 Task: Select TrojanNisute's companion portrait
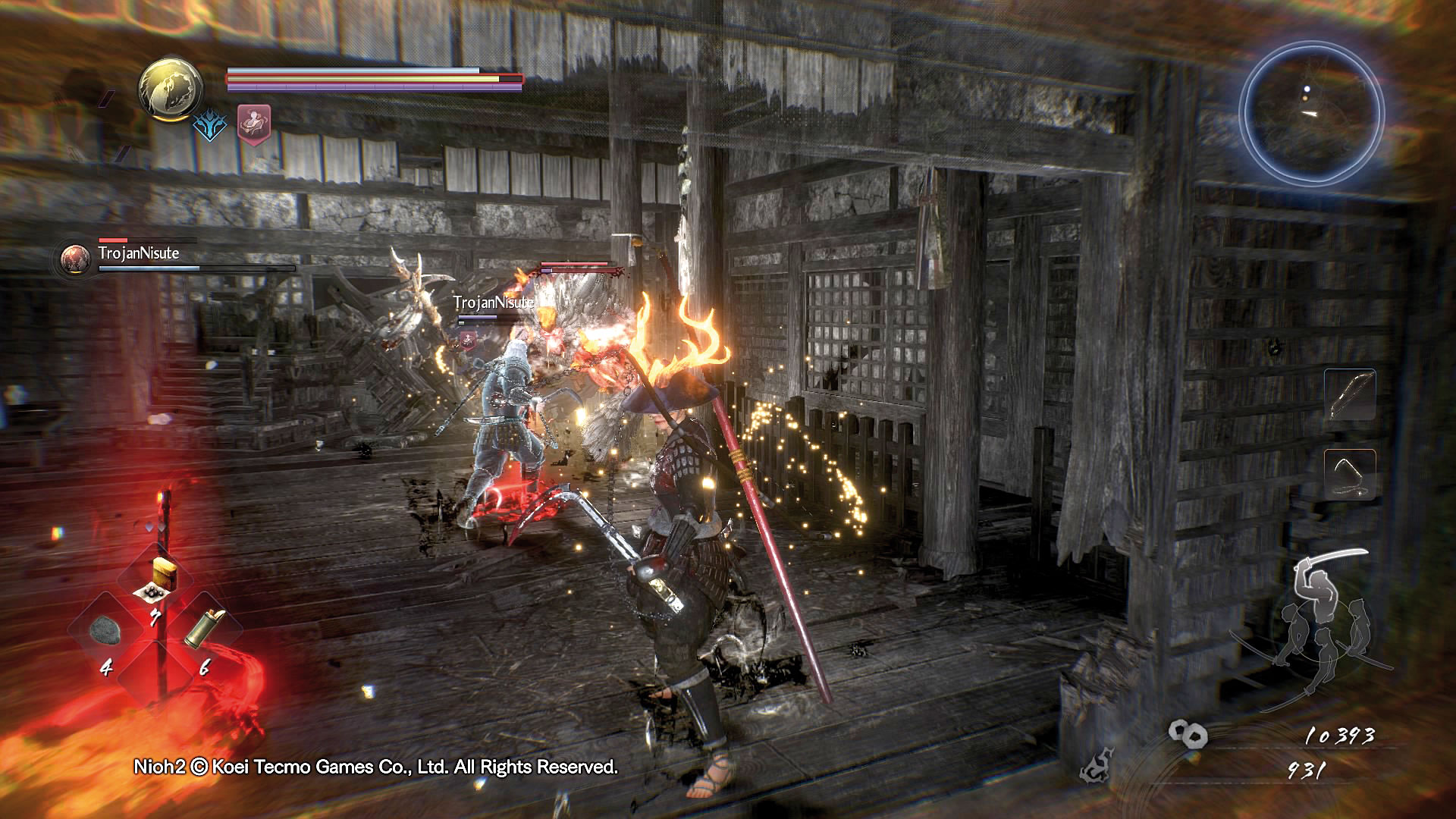pos(74,259)
